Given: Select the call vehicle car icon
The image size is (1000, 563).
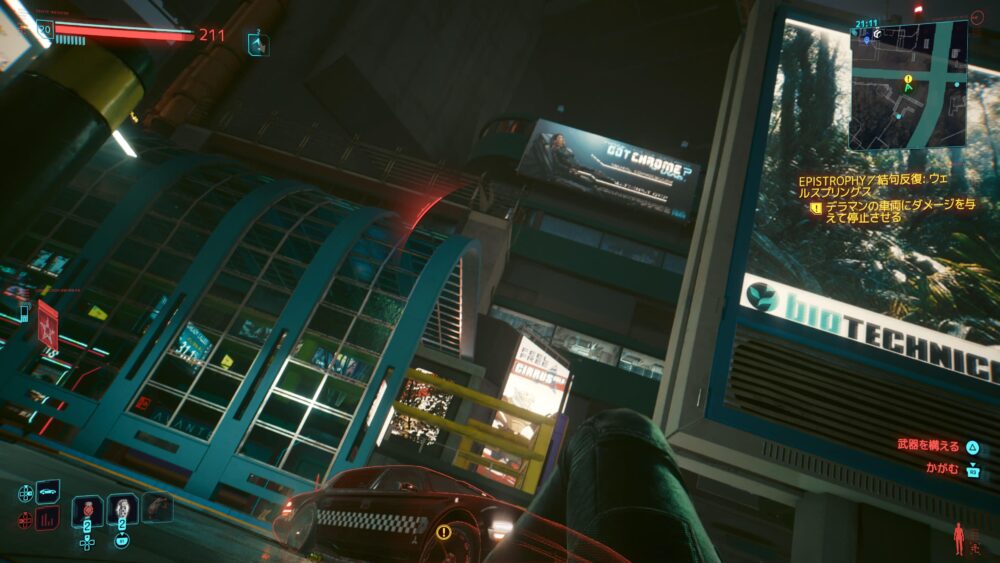Looking at the screenshot, I should [x=47, y=491].
